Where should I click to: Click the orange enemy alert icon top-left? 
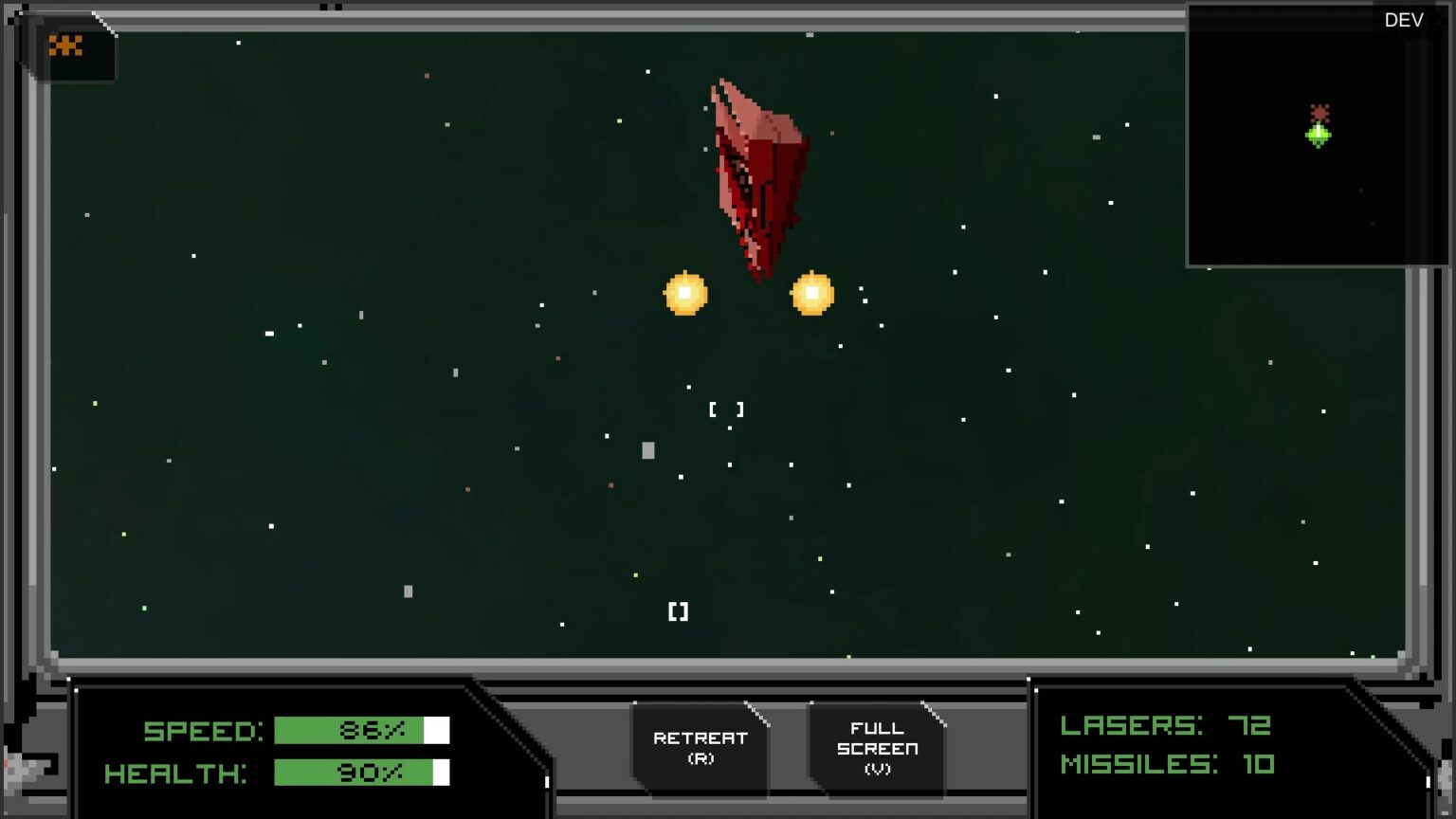[x=66, y=45]
